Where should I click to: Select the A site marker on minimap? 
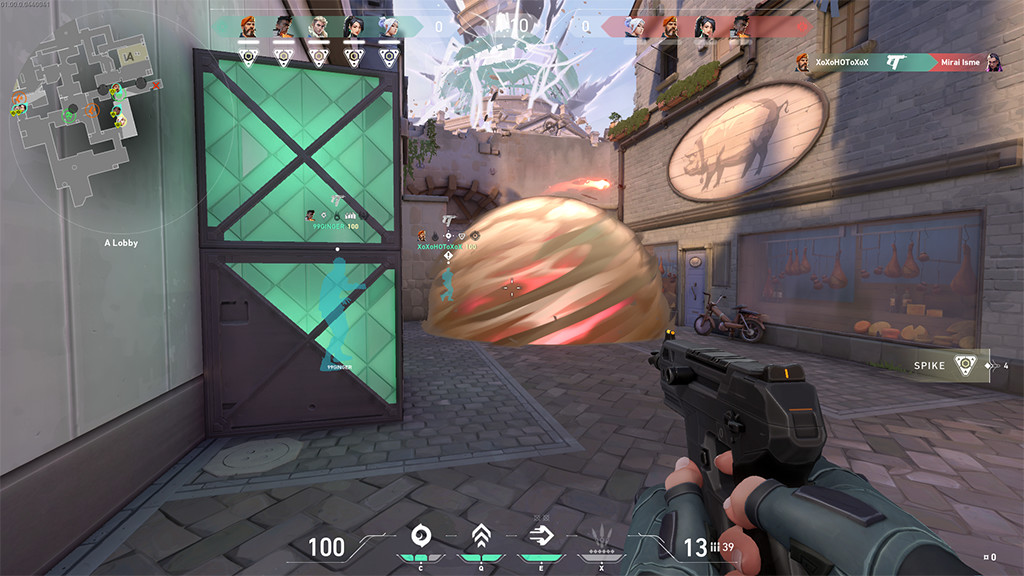tap(126, 56)
